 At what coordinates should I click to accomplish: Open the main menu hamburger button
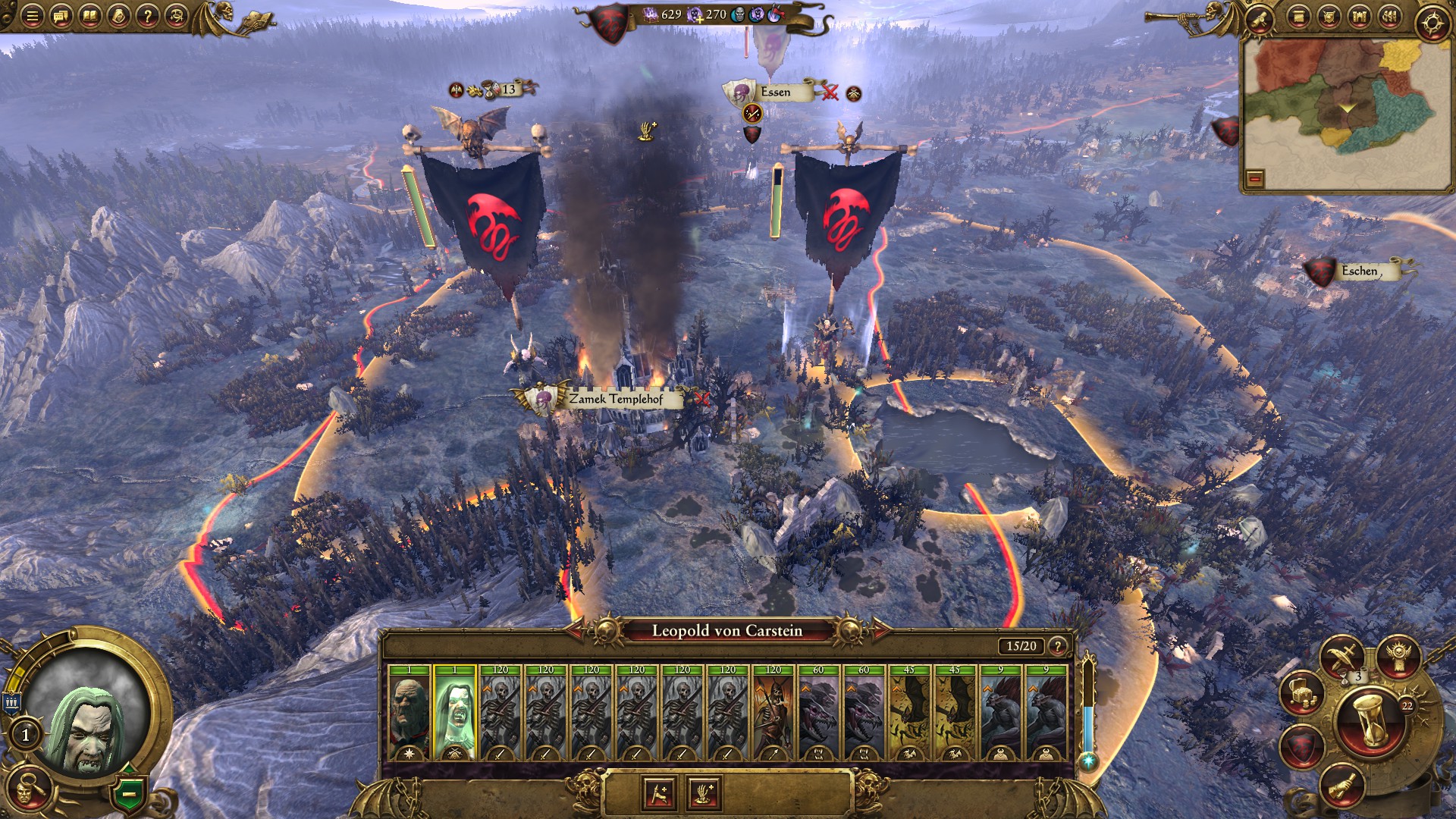(32, 17)
